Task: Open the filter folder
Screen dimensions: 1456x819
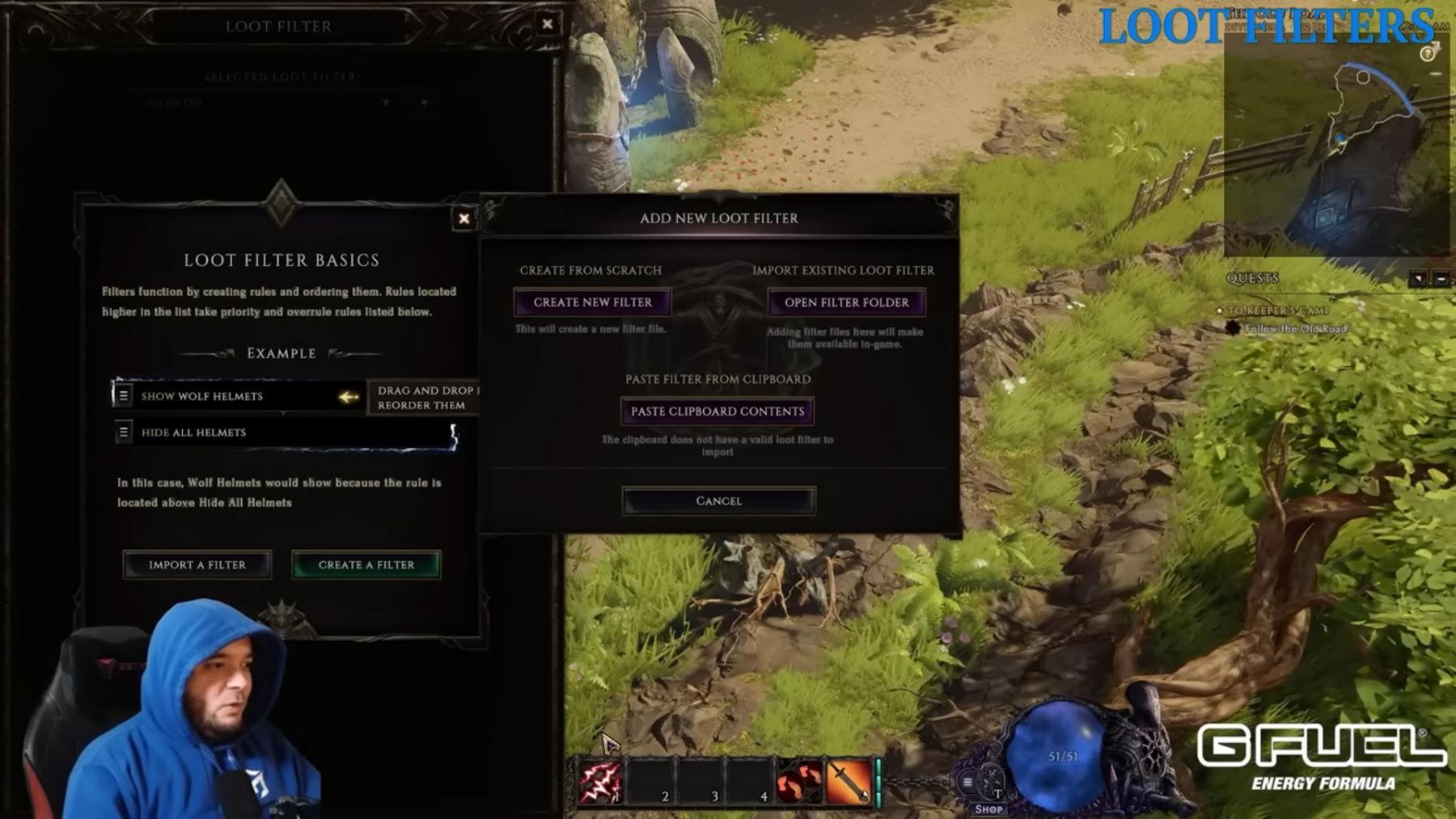Action: pyautogui.click(x=846, y=302)
